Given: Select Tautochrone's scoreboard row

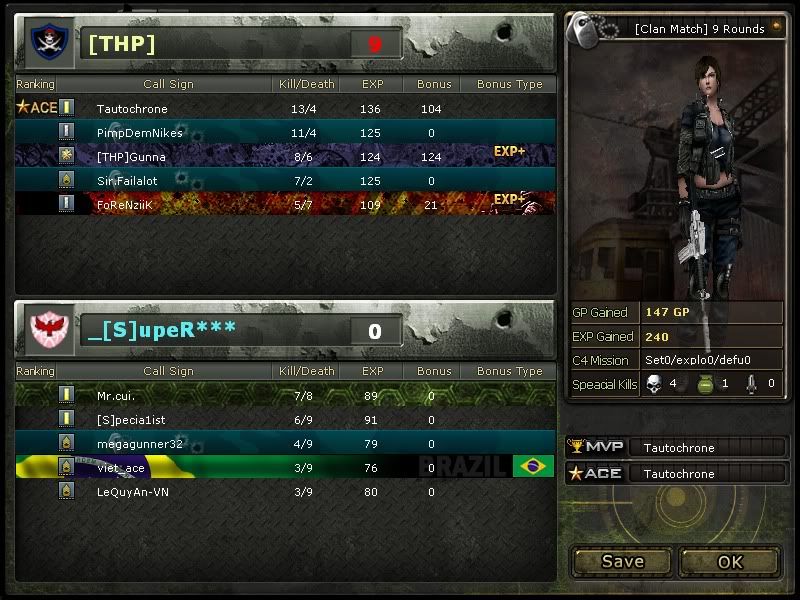Looking at the screenshot, I should (285, 108).
